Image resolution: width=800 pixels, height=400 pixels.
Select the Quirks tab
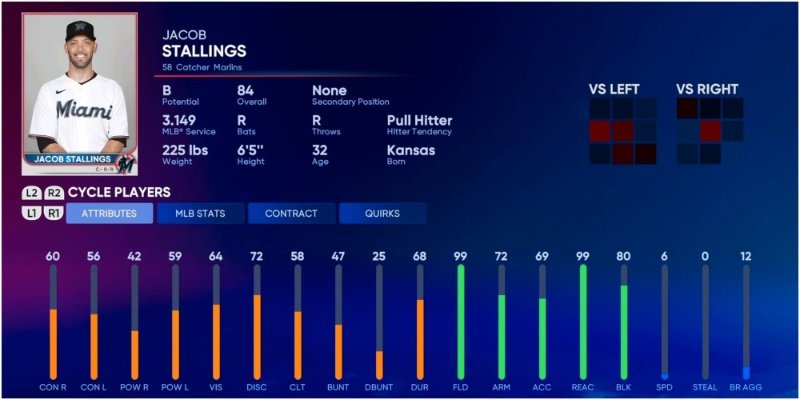click(x=382, y=213)
